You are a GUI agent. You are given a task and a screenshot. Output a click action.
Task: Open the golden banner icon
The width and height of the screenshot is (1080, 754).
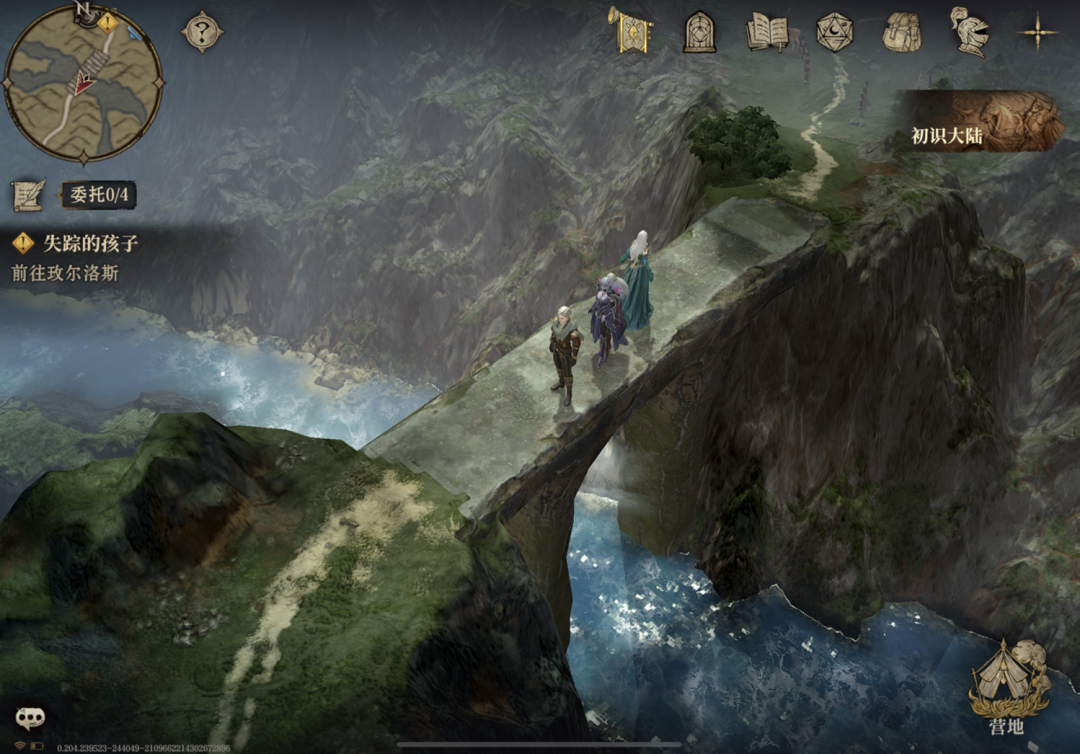point(631,30)
